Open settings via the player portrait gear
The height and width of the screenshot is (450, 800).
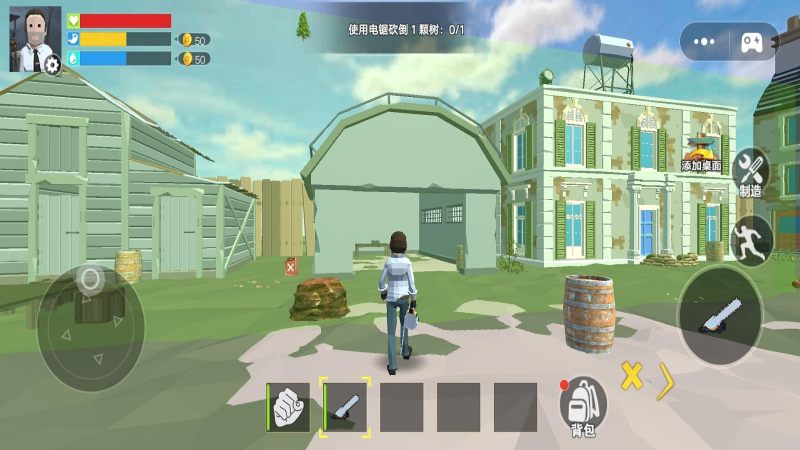(50, 63)
